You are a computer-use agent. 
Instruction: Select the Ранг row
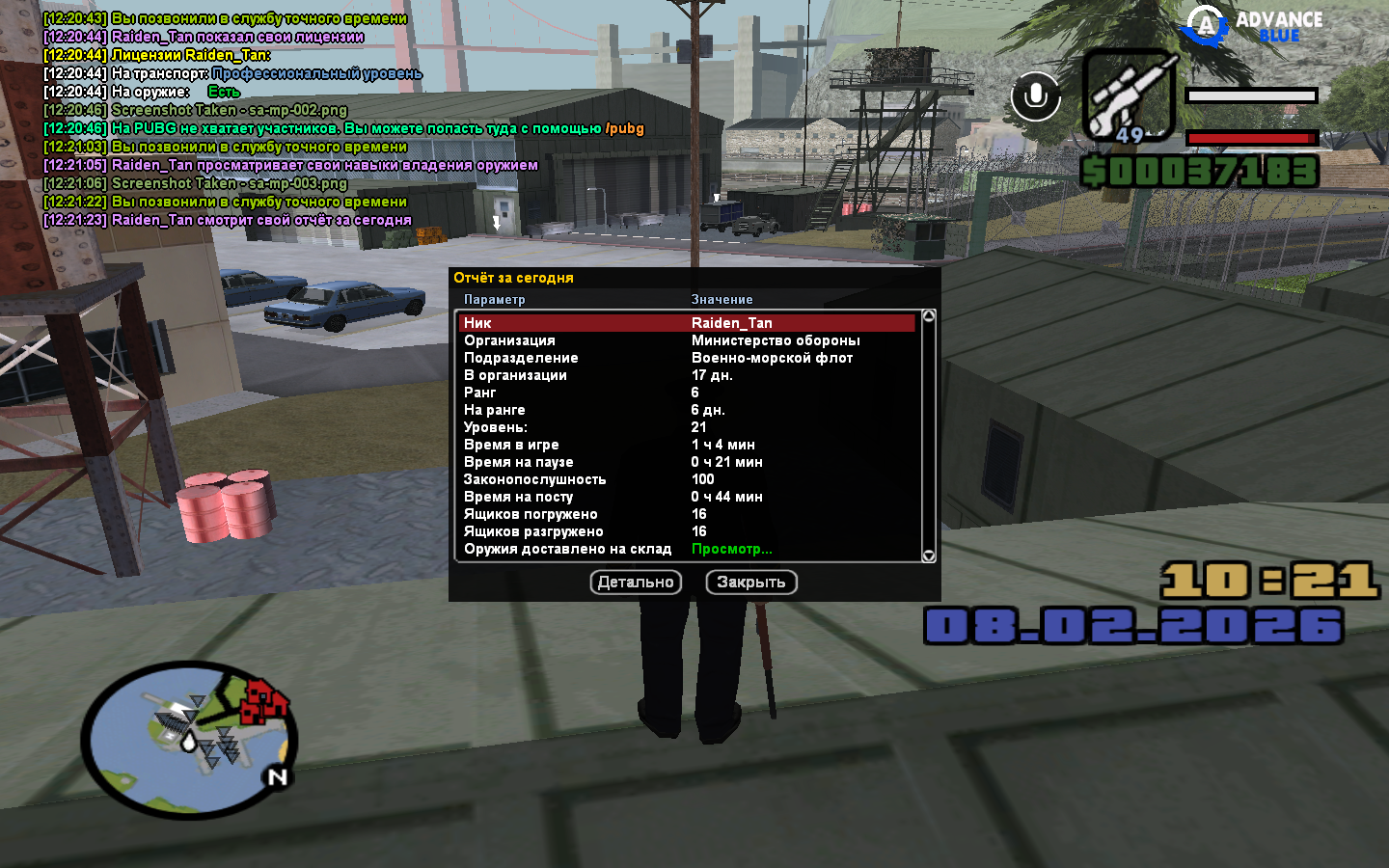pyautogui.click(x=687, y=393)
